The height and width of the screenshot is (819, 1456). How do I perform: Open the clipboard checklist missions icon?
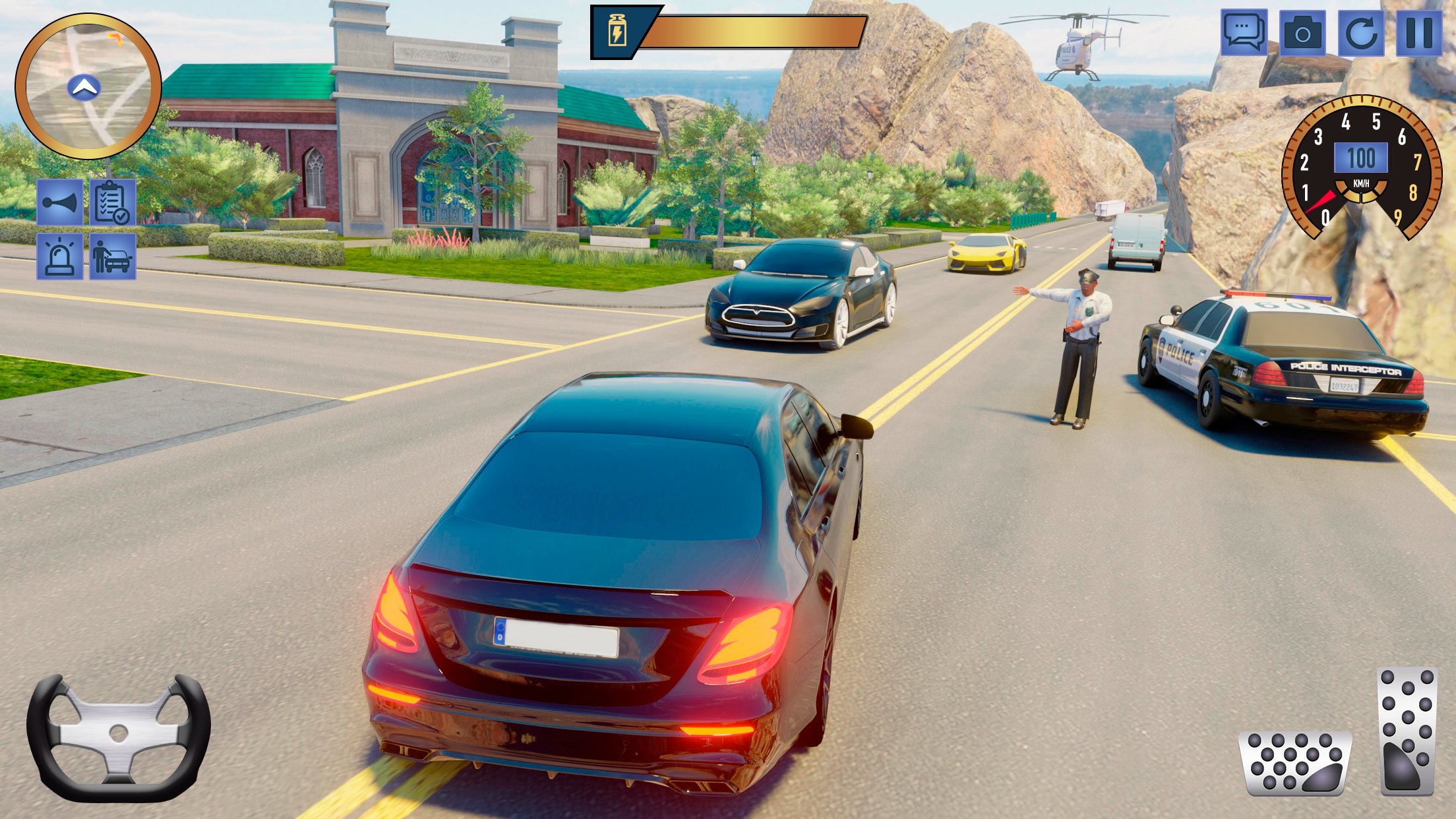coord(113,202)
